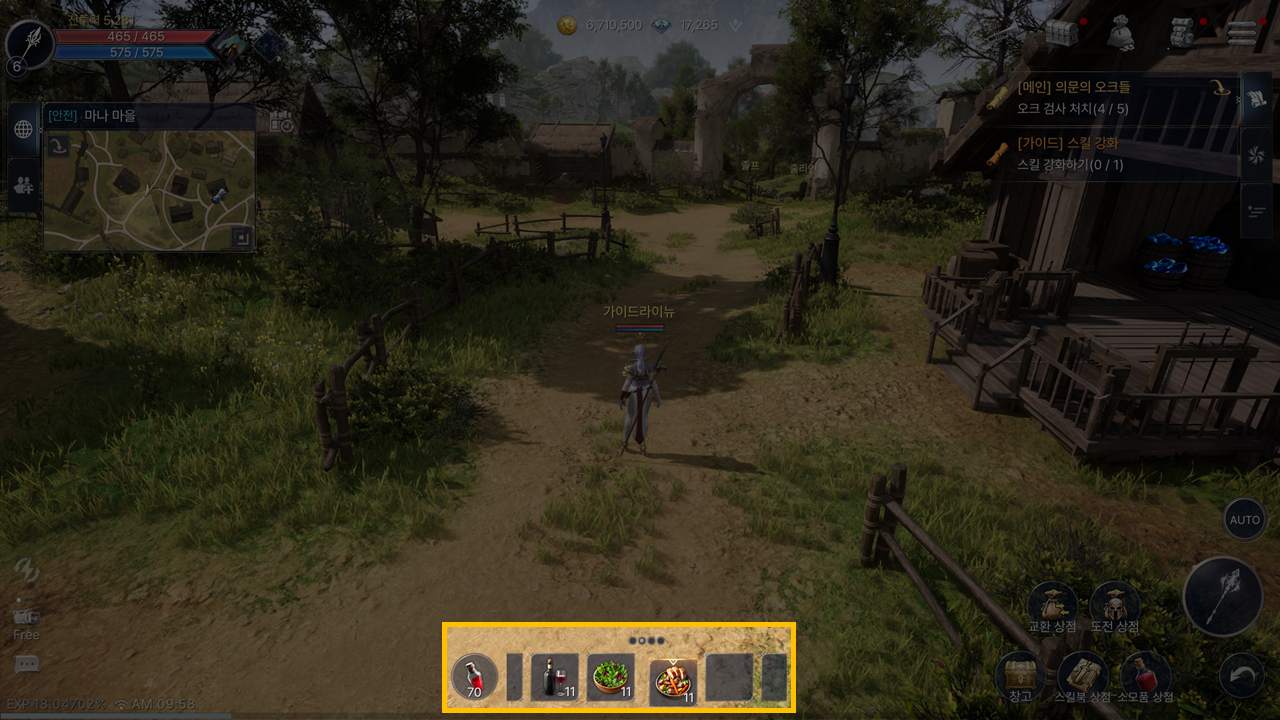Tap the main staff attack button

[x=1221, y=597]
